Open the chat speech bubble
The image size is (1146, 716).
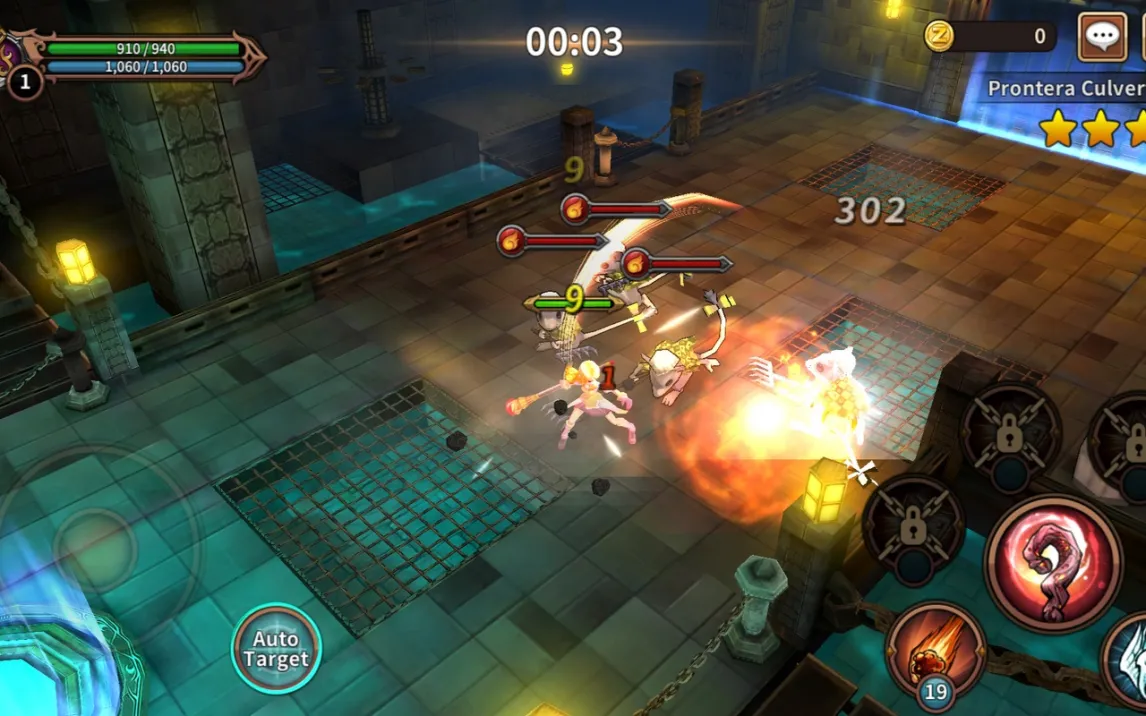[1102, 38]
